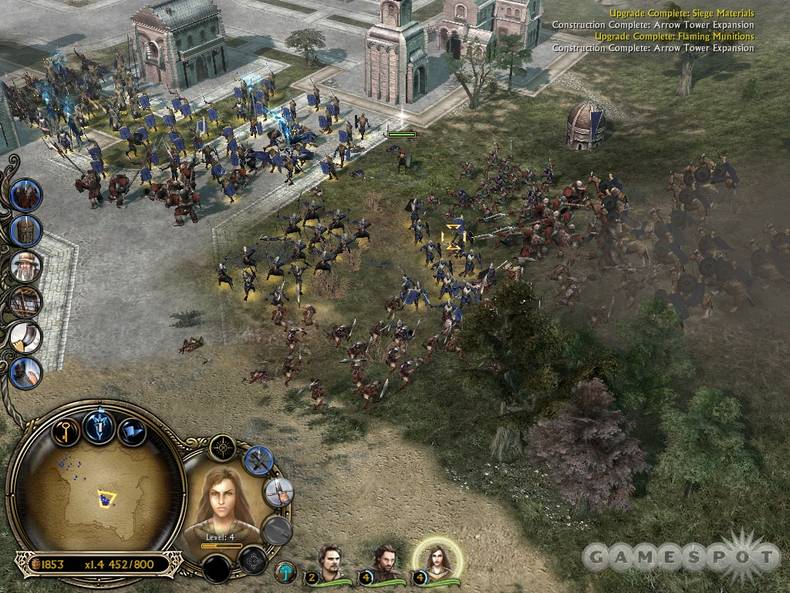Use the hero's bow ability icon
The image size is (790, 593).
click(x=278, y=492)
